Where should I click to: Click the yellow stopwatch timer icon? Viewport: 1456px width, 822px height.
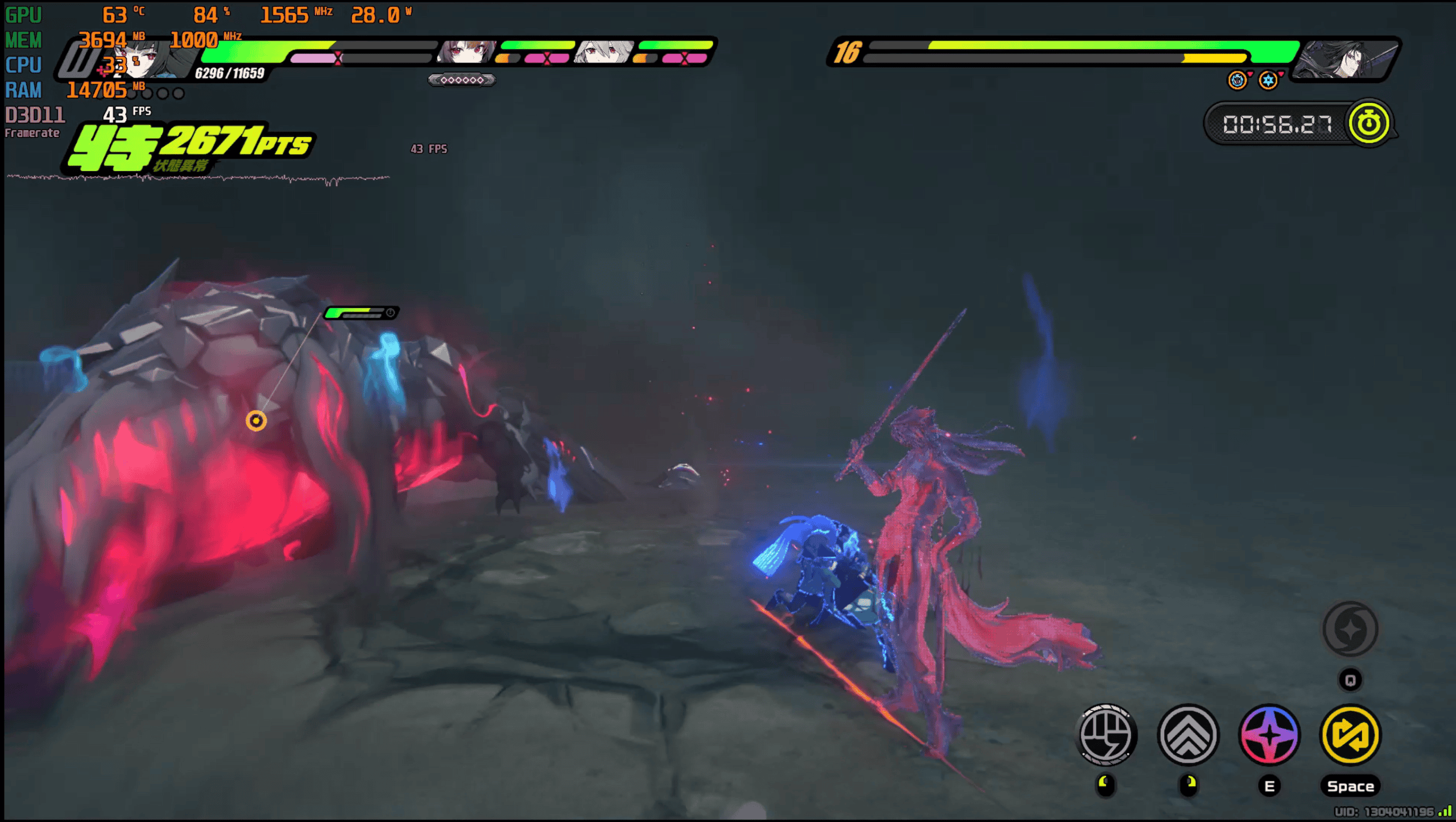[1368, 123]
